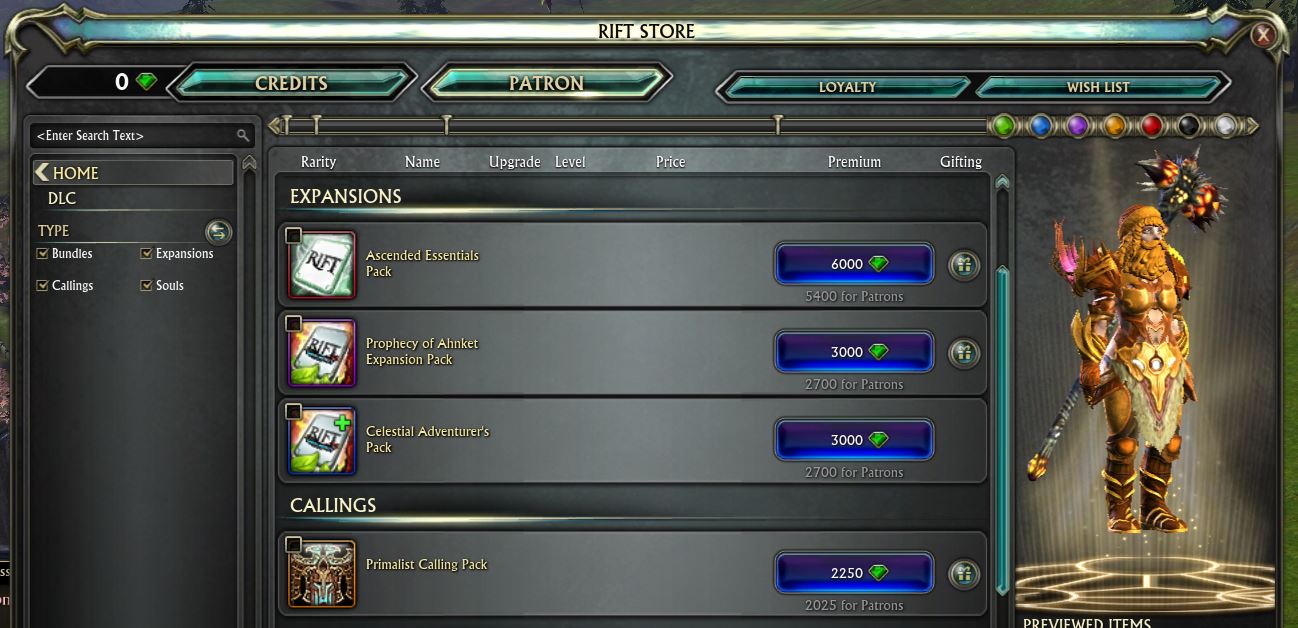Select the red rarity gem filter
This screenshot has height=628, width=1298.
[1151, 126]
